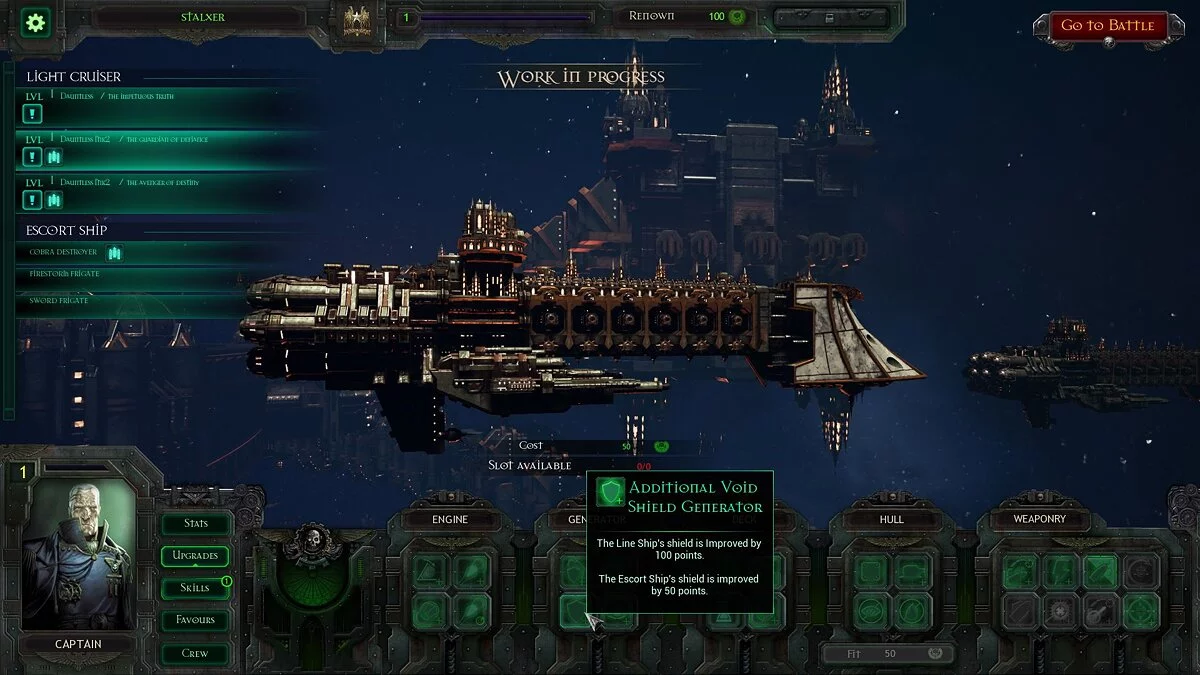The width and height of the screenshot is (1200, 675).
Task: View the Crew tab
Action: pyautogui.click(x=195, y=653)
